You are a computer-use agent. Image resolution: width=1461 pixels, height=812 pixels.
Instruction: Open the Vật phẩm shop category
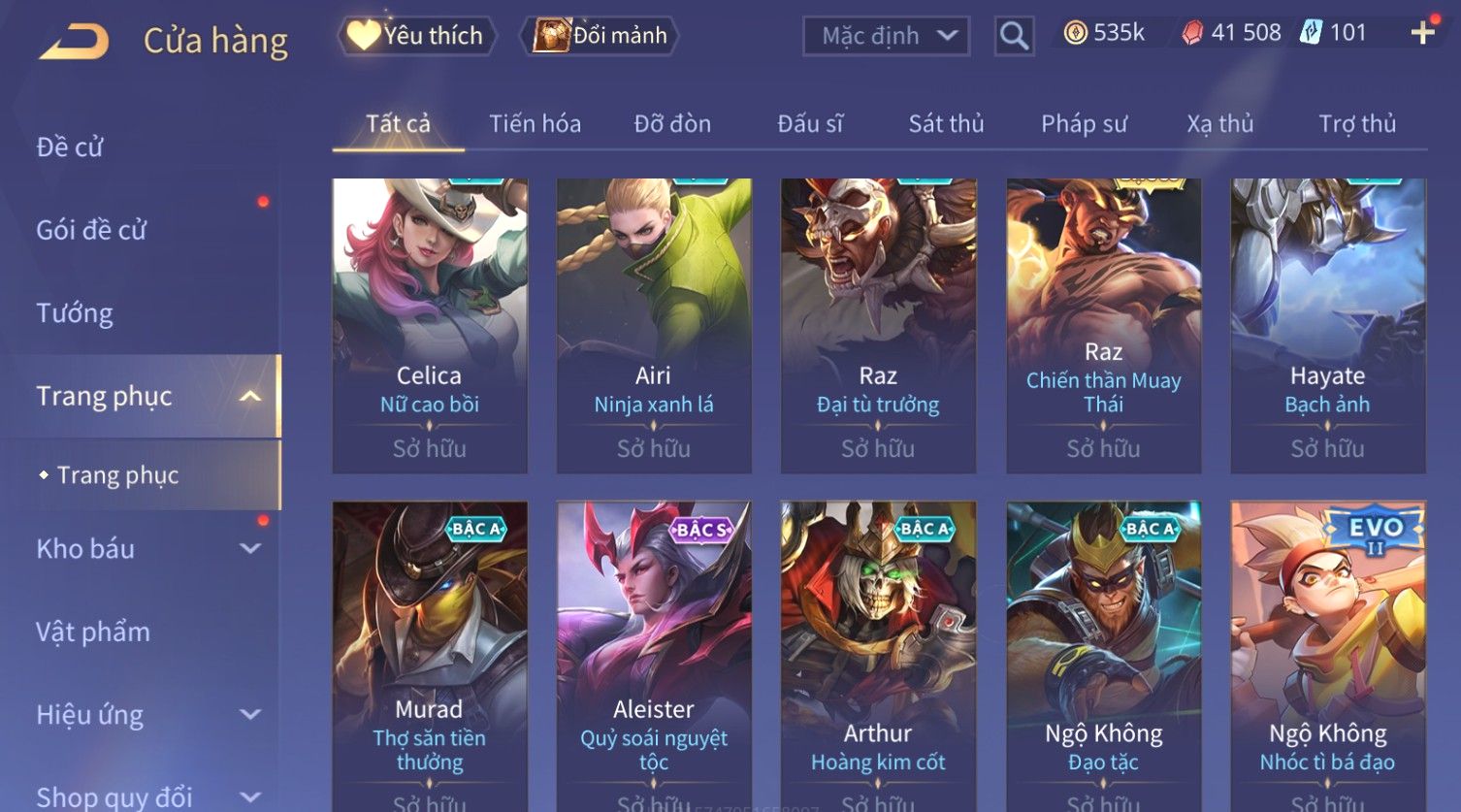point(93,633)
